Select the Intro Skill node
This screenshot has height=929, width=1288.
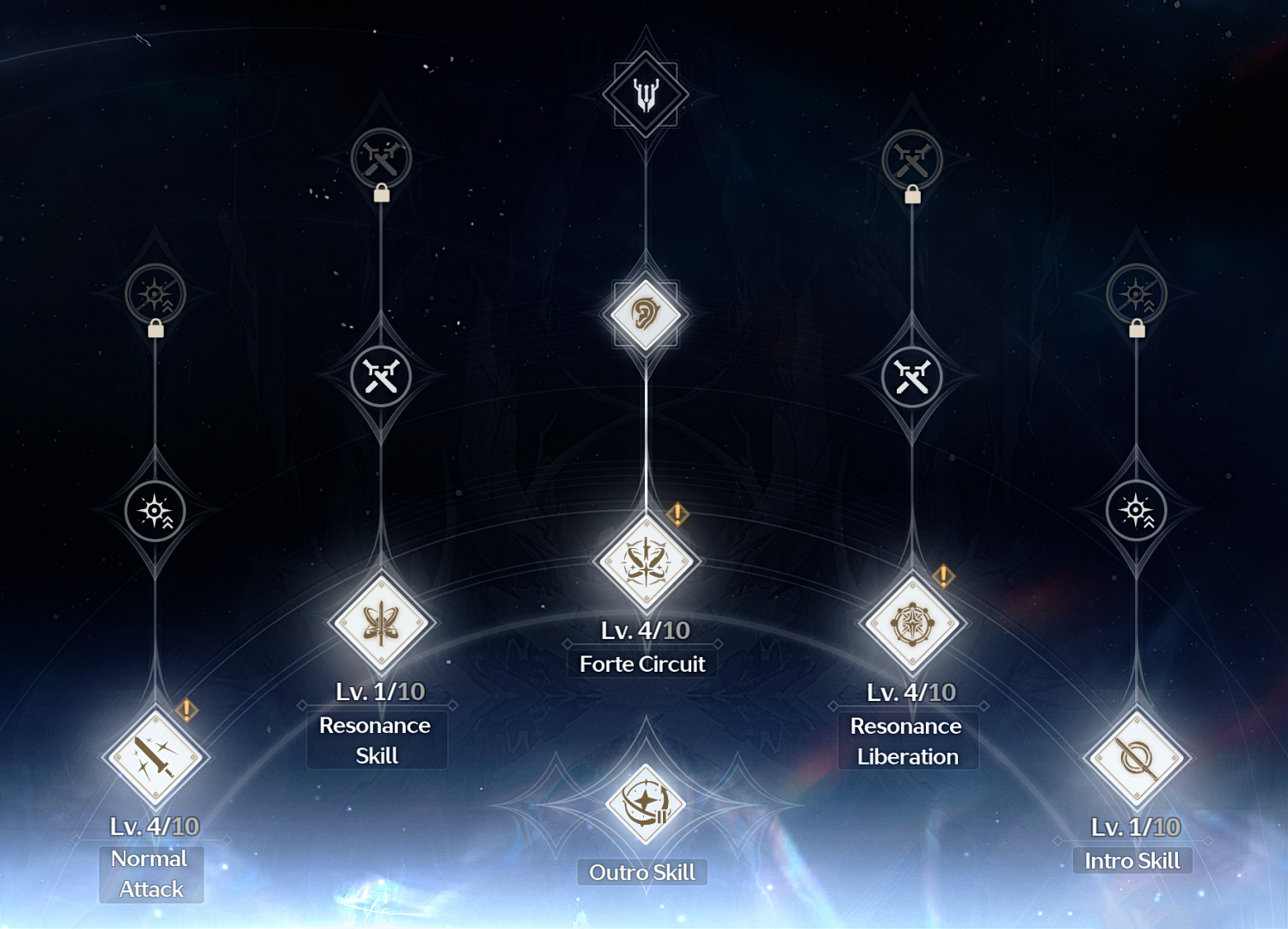pos(1136,758)
